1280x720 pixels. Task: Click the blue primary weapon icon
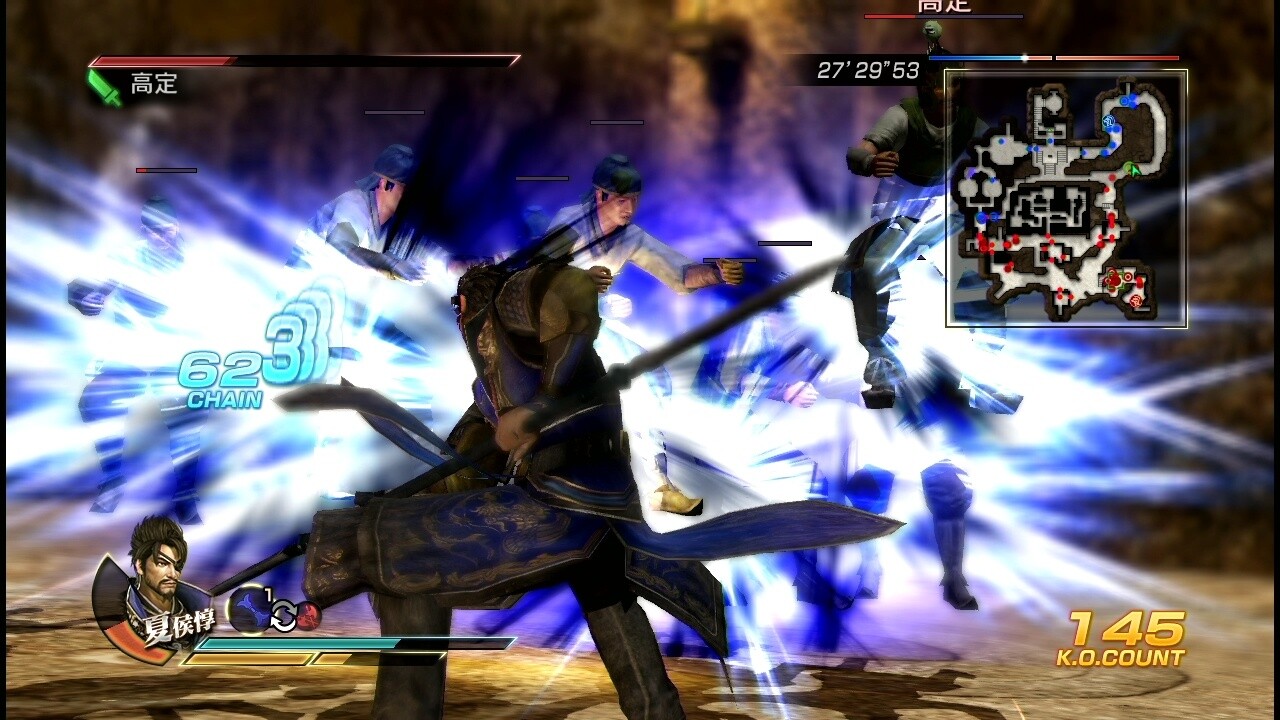[250, 607]
